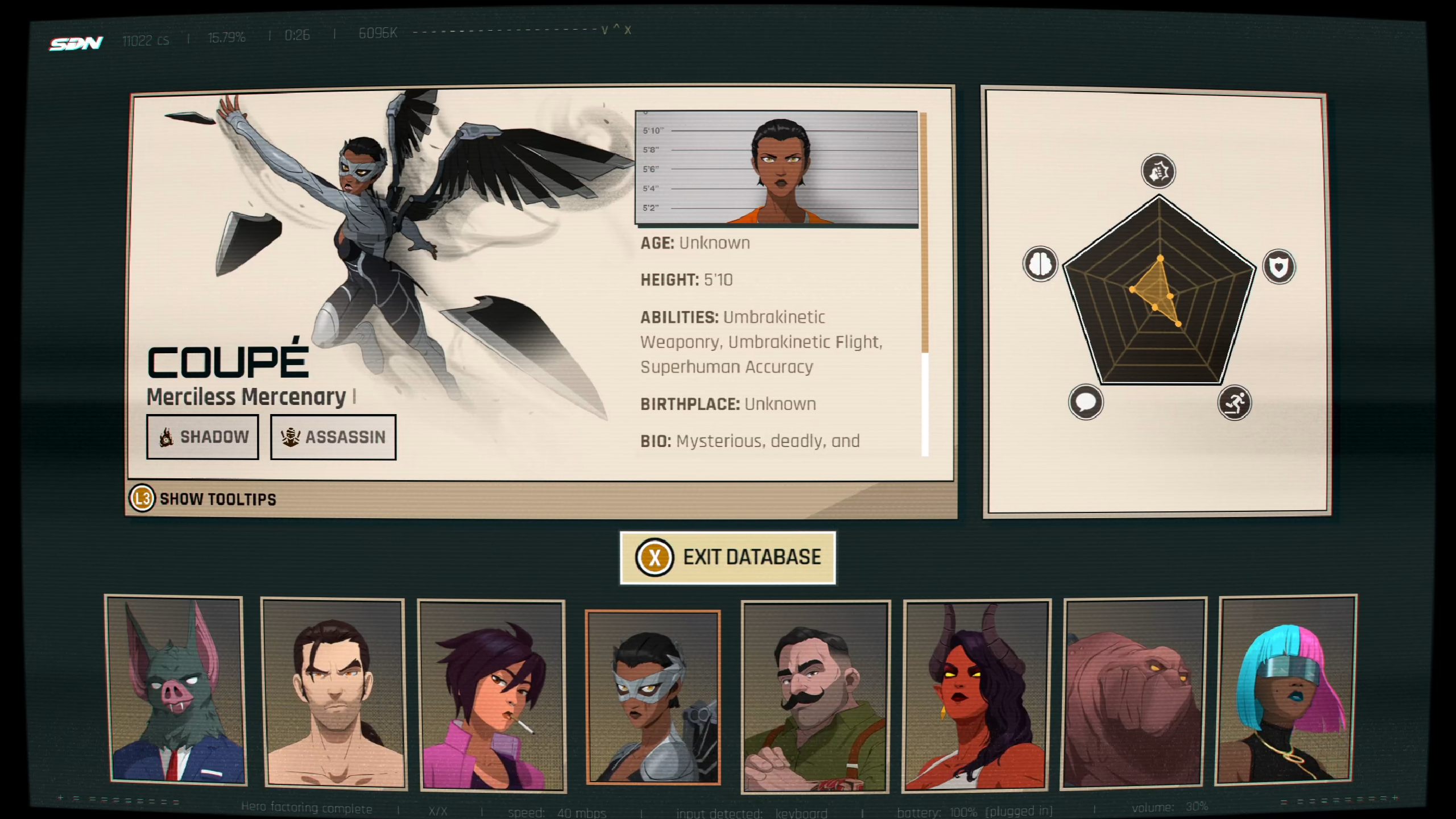Click the brain intellect stat icon
The image size is (1456, 819).
(1040, 264)
